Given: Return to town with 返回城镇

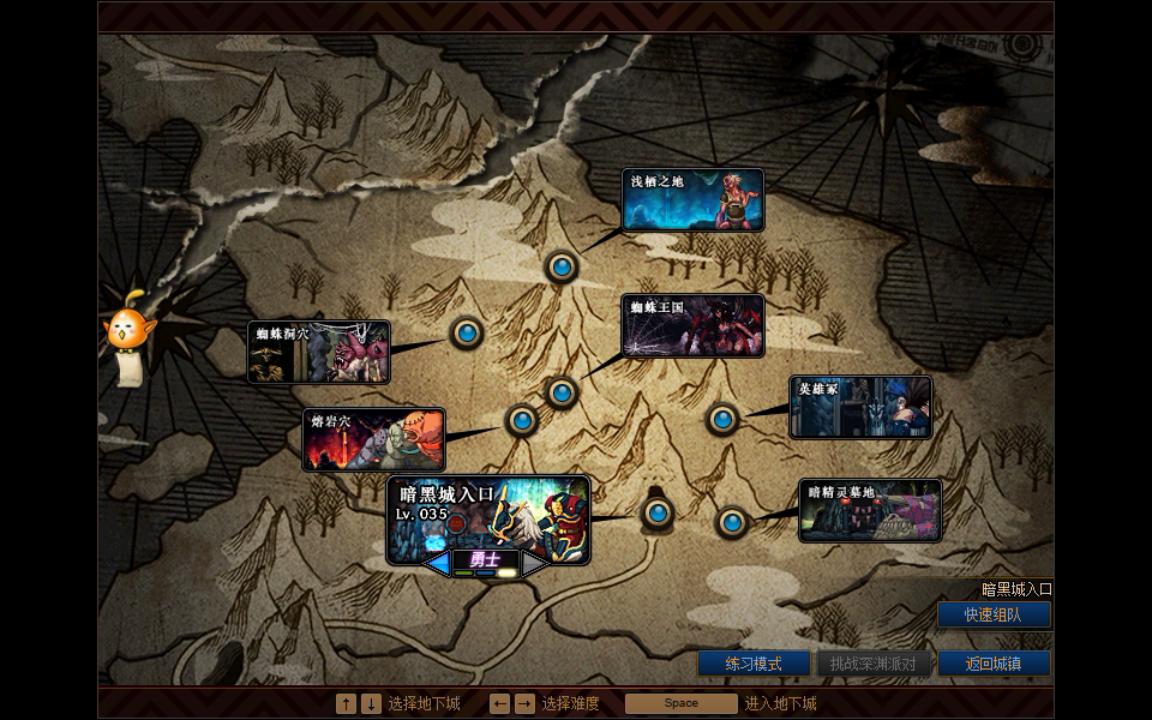Looking at the screenshot, I should 993,663.
